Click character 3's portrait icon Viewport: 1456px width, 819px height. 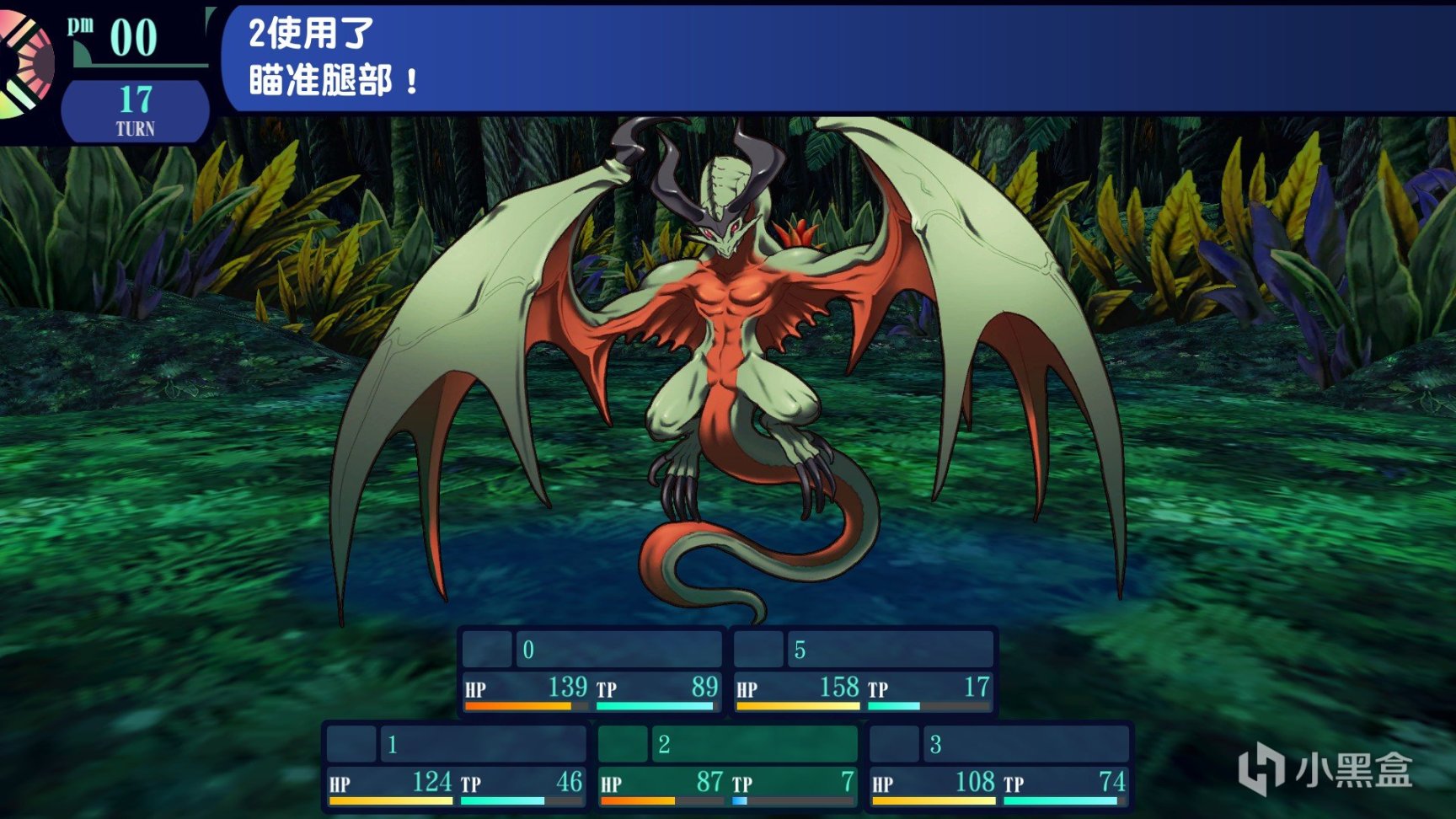(x=895, y=746)
